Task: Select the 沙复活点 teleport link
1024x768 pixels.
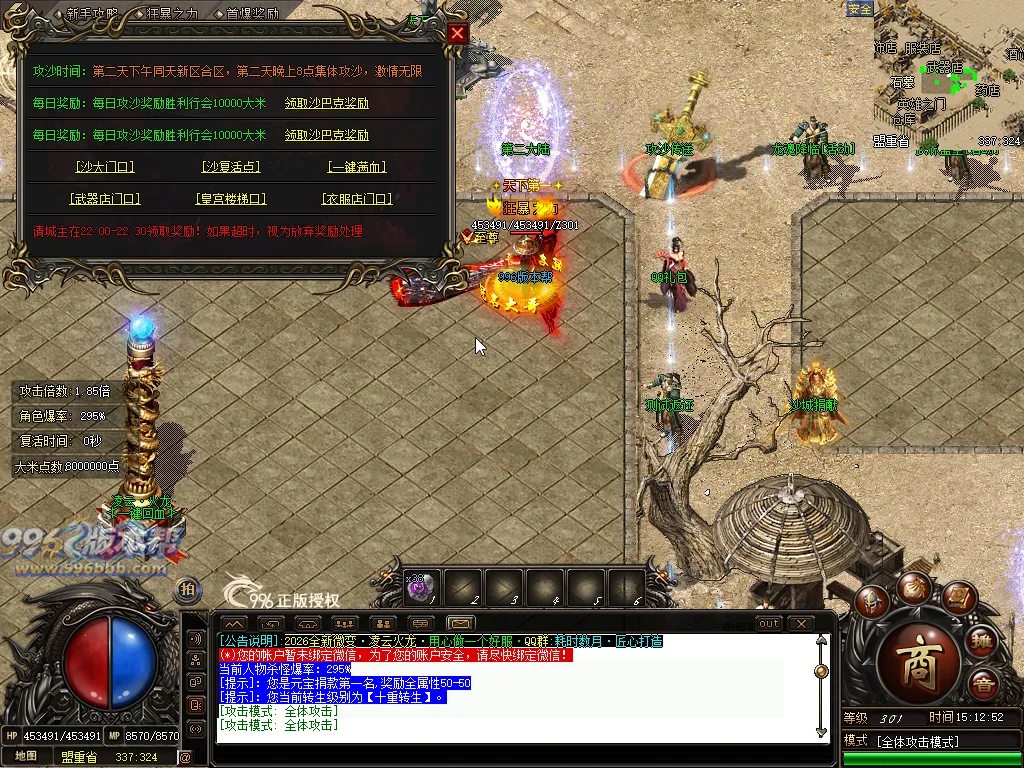Action: point(230,167)
